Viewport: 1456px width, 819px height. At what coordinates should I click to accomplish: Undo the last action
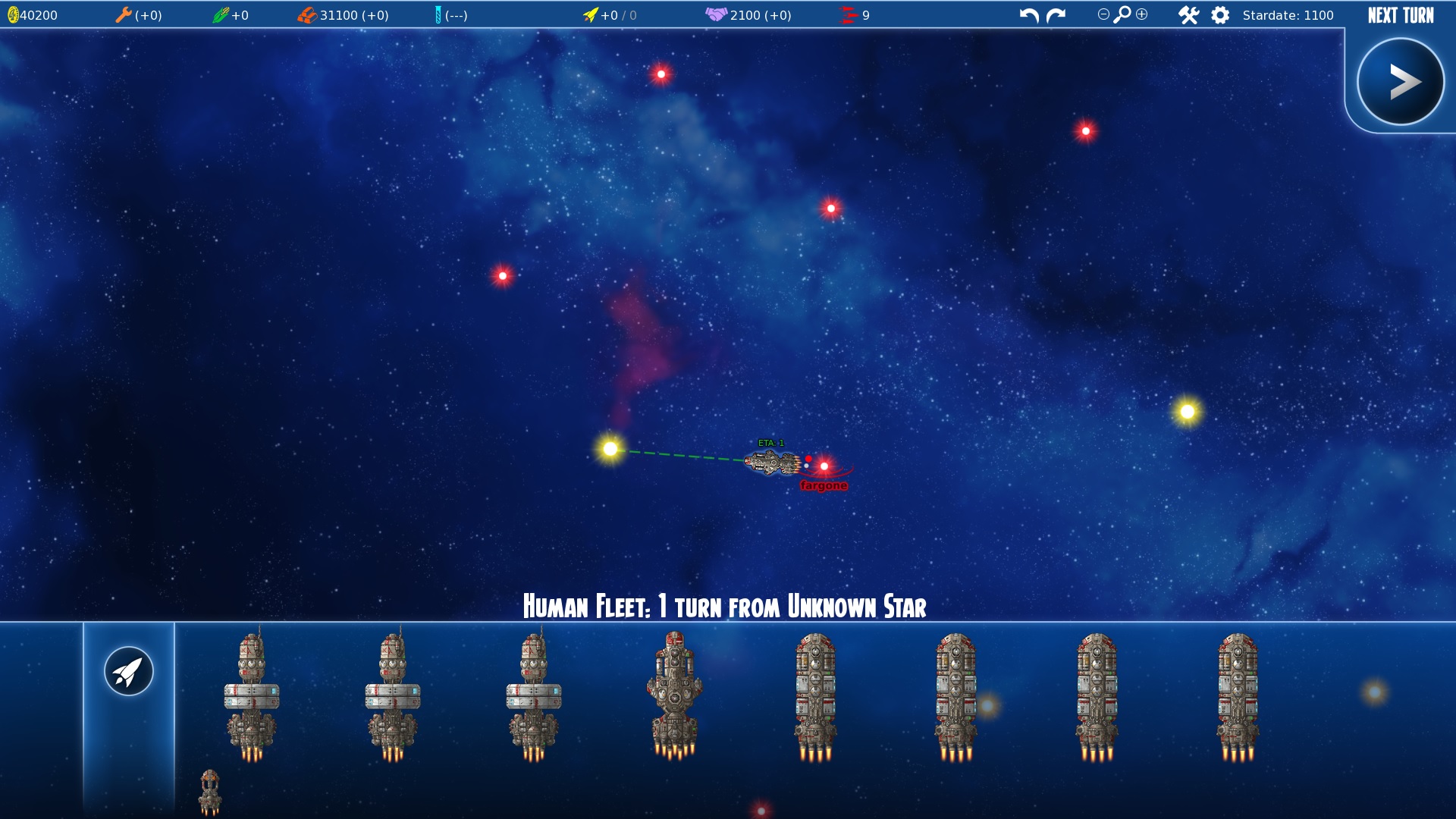1028,15
